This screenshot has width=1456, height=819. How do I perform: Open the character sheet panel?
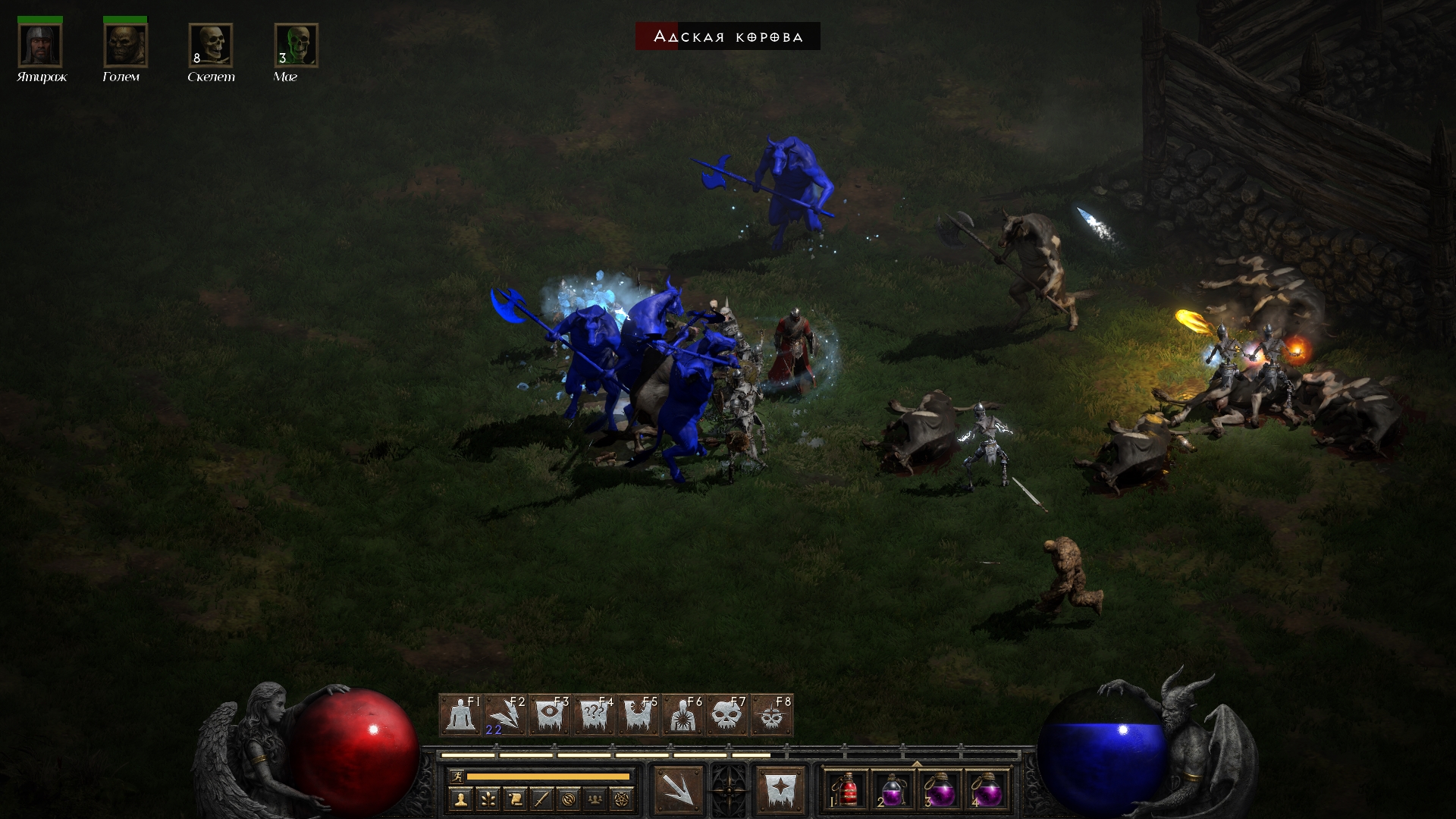click(x=460, y=799)
